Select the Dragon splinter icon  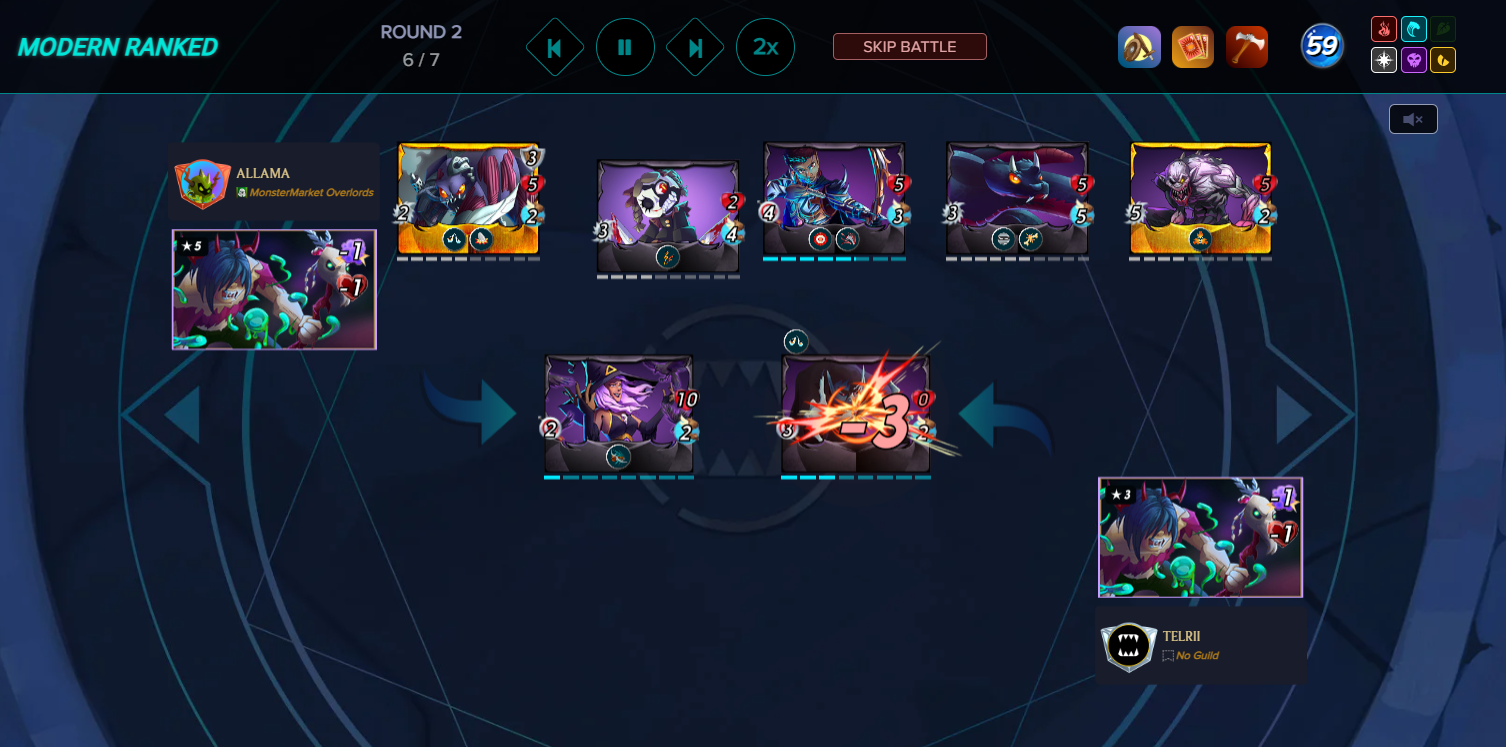point(1443,60)
